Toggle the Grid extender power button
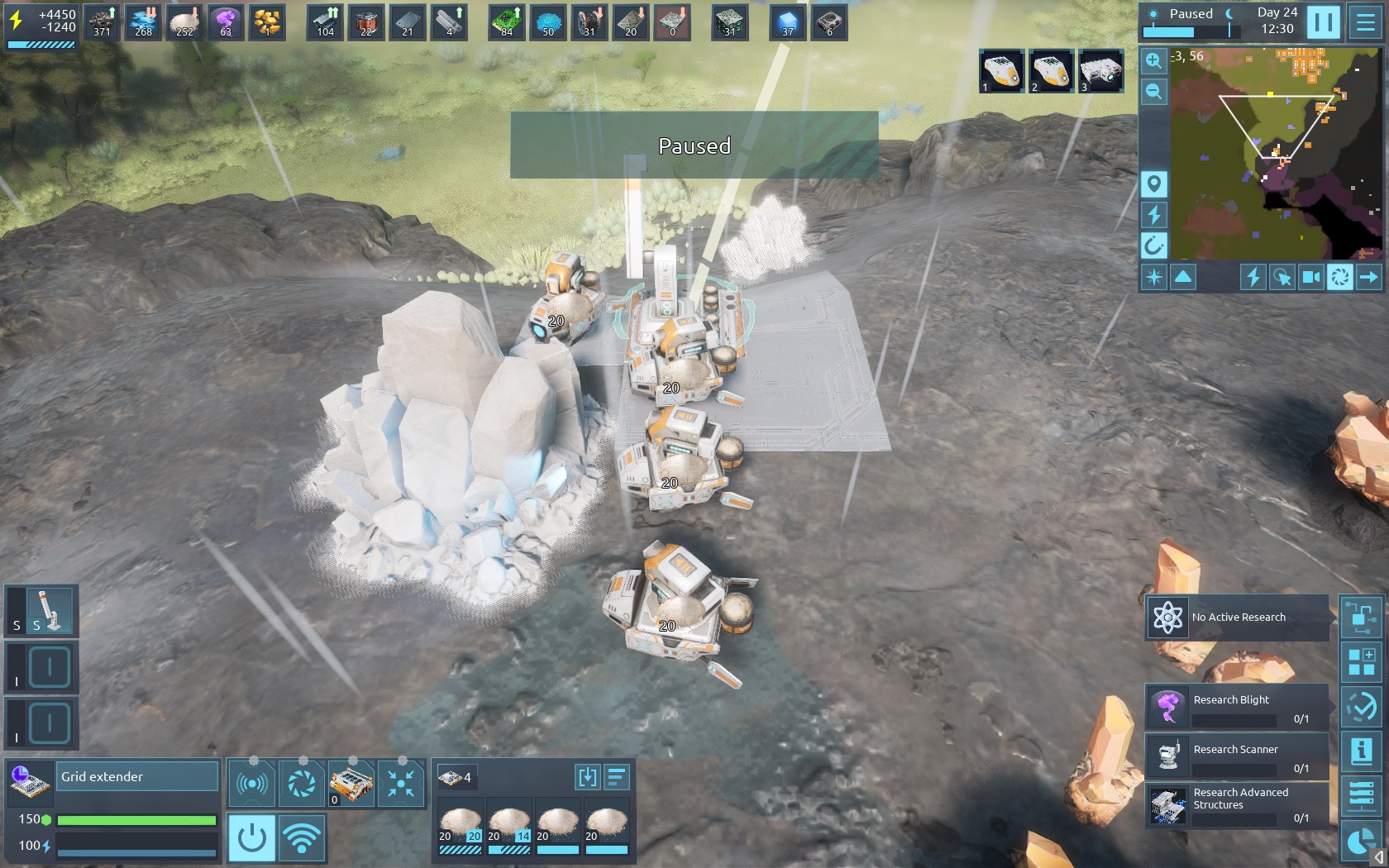The image size is (1389, 868). [x=251, y=838]
